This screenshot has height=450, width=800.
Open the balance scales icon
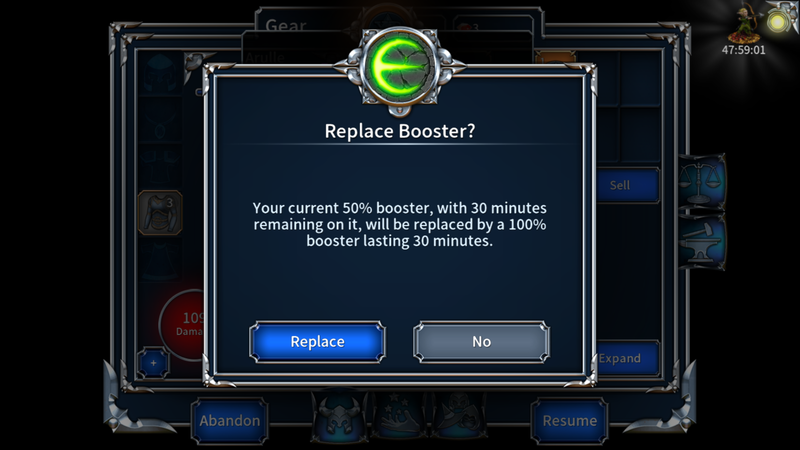point(701,180)
